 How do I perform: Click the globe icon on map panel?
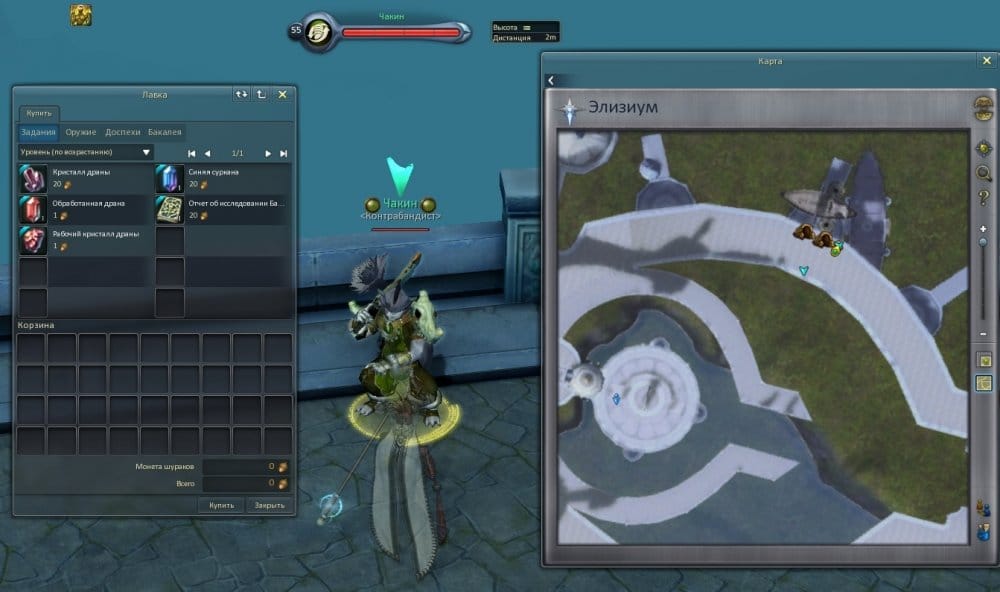point(984,107)
